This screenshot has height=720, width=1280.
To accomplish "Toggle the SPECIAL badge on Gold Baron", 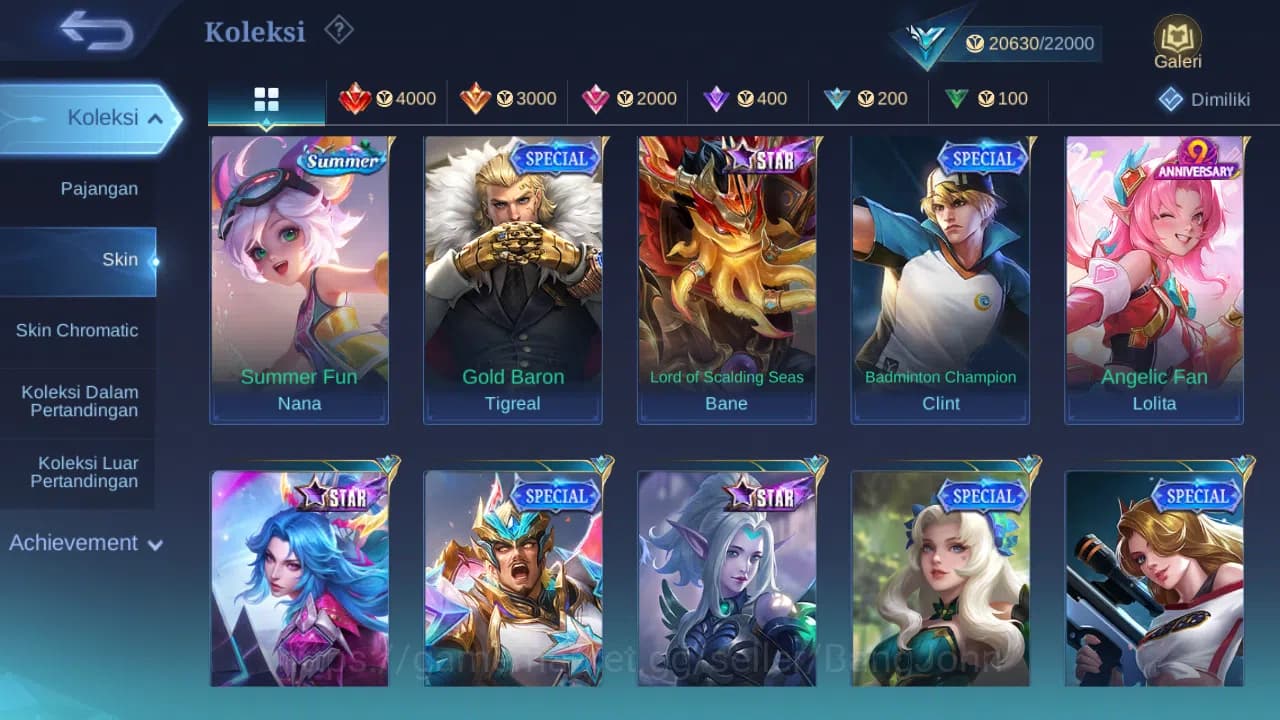I will click(557, 158).
